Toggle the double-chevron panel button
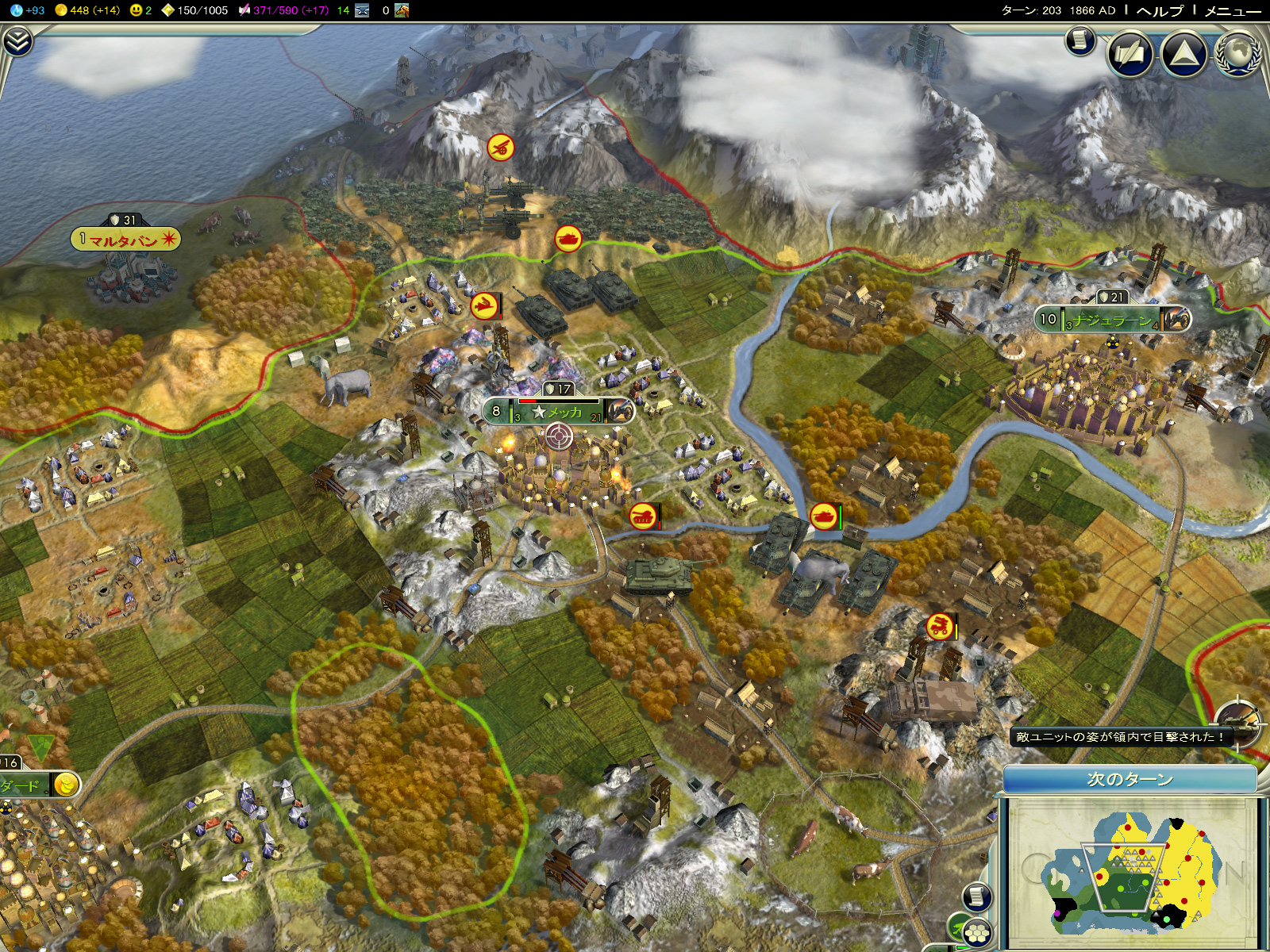Viewport: 1270px width, 952px height. (x=17, y=41)
